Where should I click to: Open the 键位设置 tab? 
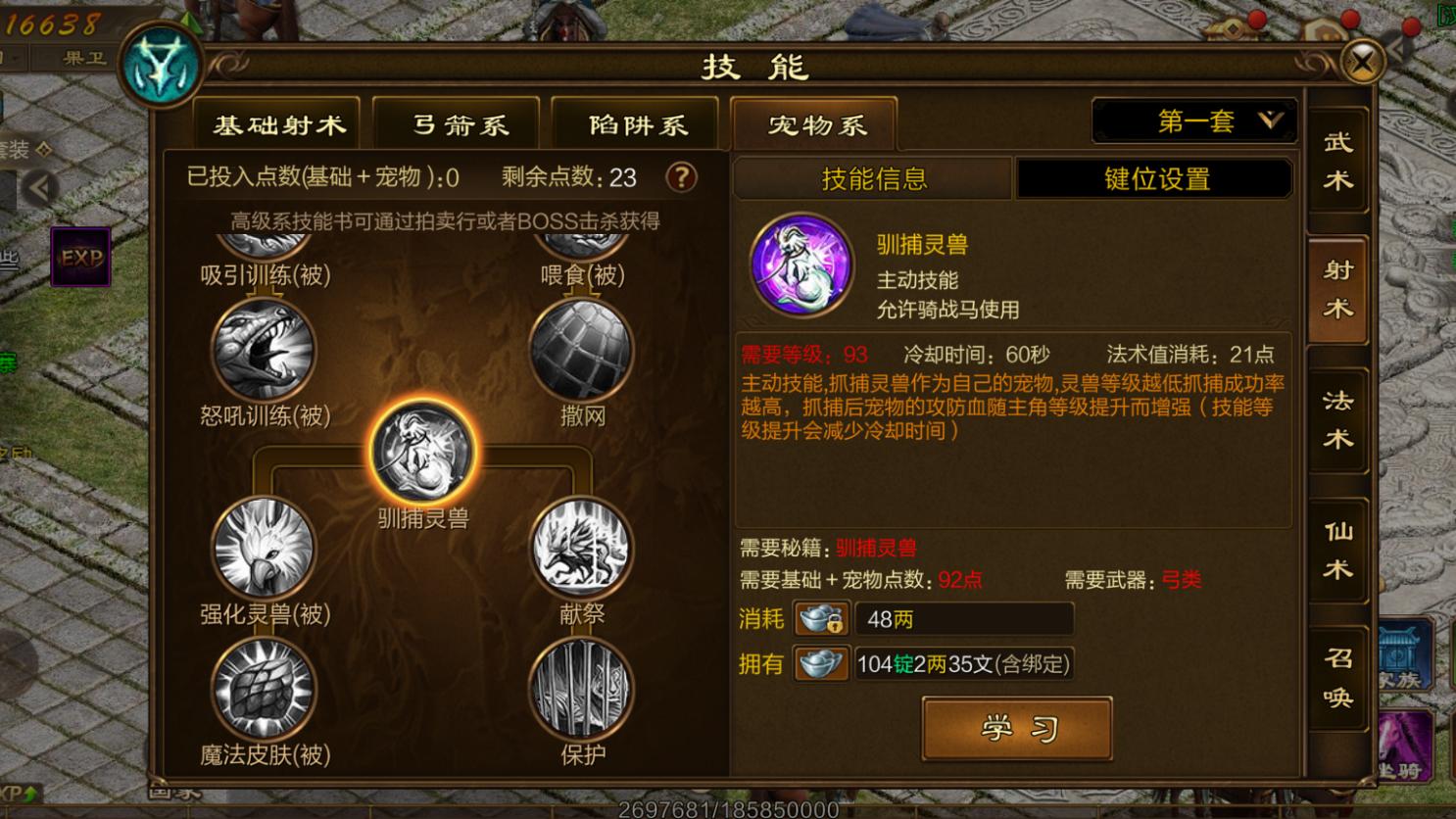(x=1152, y=178)
